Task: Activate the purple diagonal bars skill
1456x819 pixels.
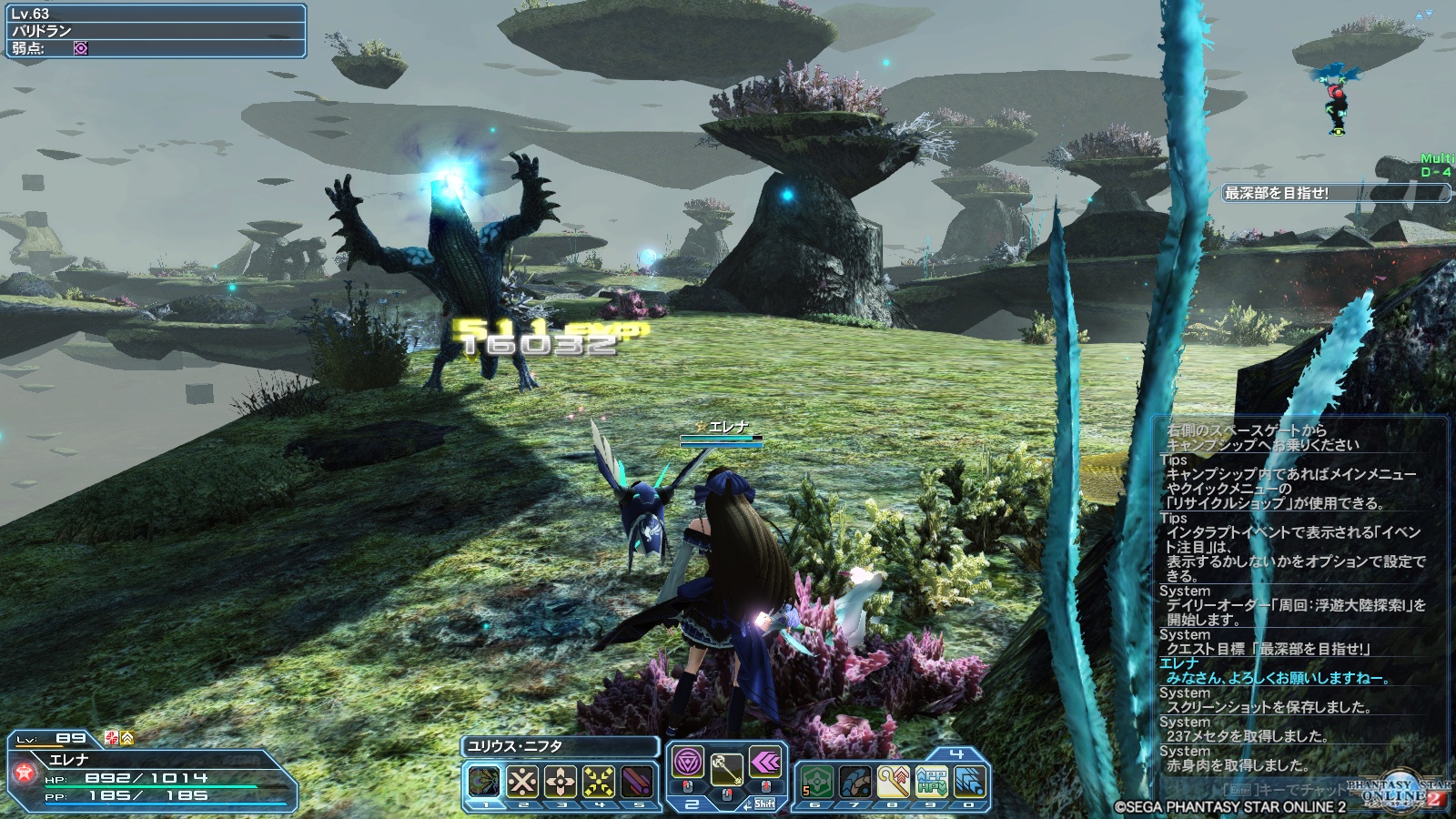Action: click(x=637, y=782)
